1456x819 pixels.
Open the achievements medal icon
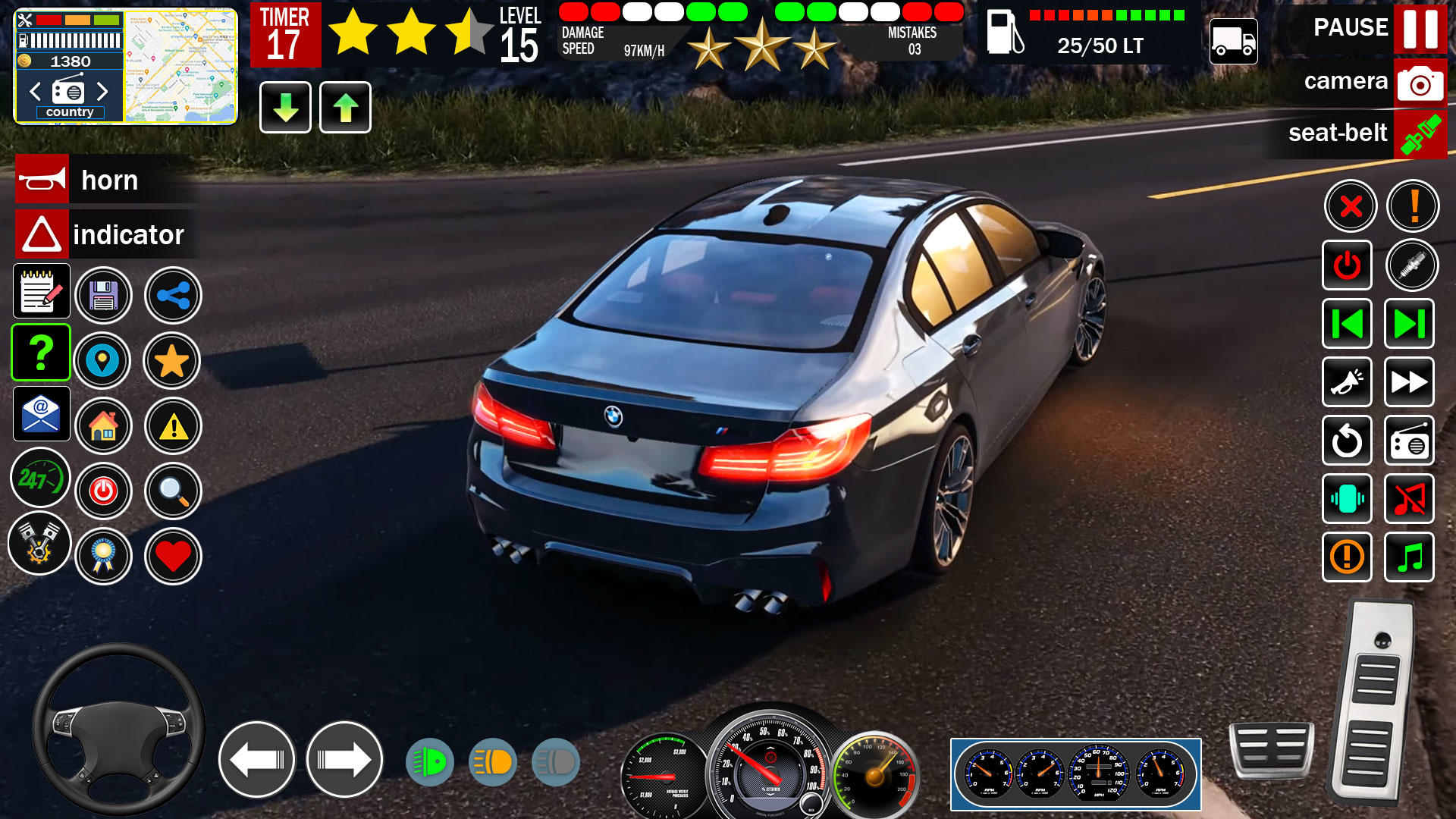(105, 556)
